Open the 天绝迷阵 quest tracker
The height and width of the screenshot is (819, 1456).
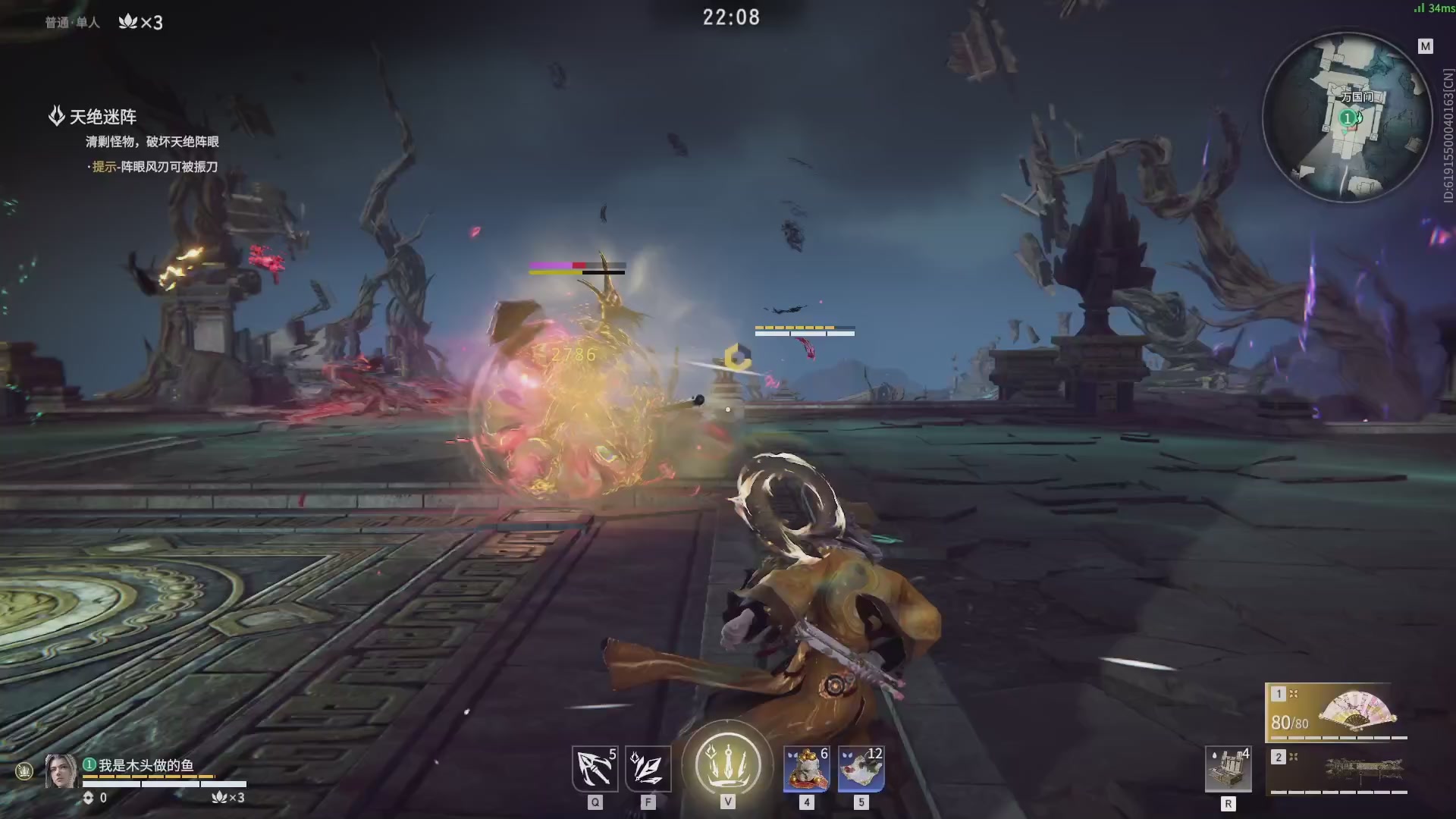102,117
